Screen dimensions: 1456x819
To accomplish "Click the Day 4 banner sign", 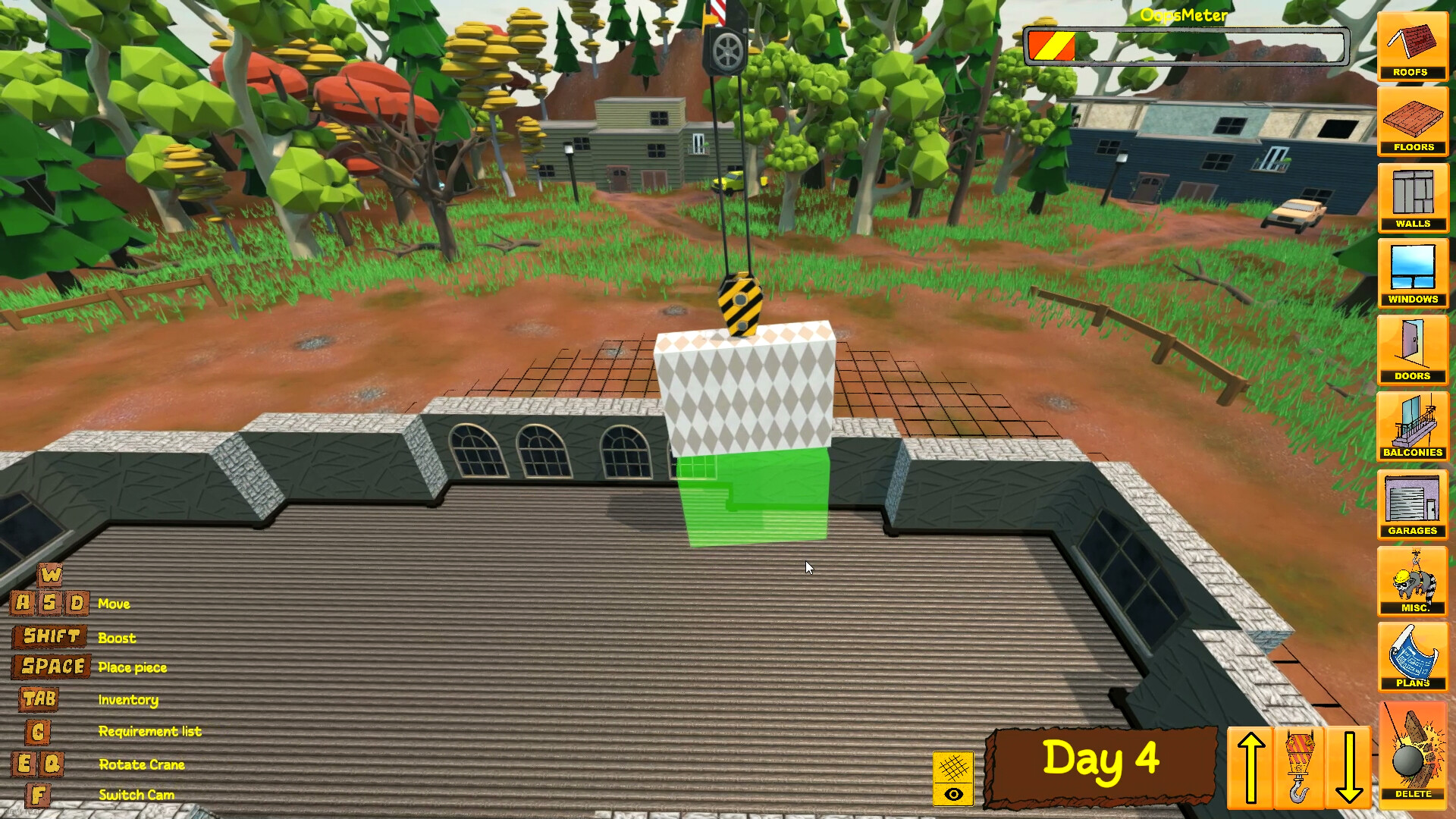I will click(1102, 762).
